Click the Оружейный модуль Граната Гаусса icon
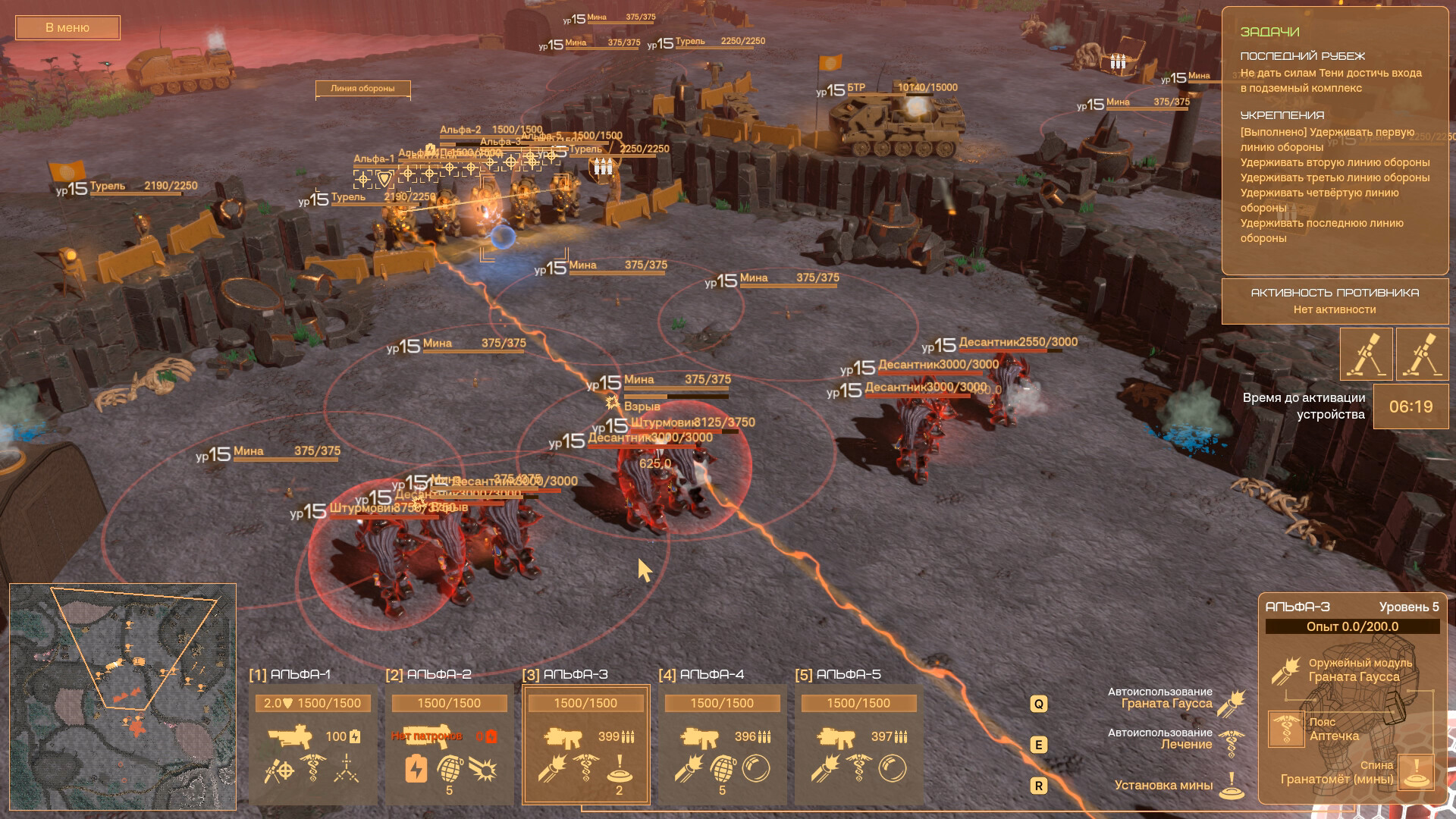This screenshot has height=819, width=1456. click(x=1286, y=671)
